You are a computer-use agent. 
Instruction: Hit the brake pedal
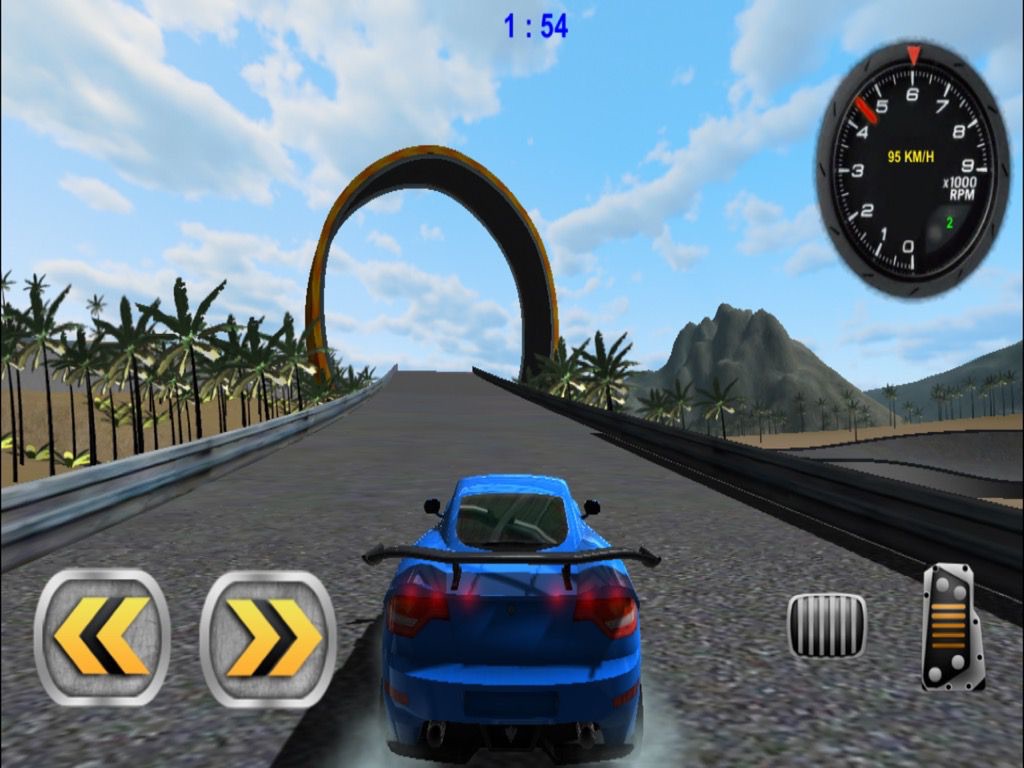(x=827, y=626)
